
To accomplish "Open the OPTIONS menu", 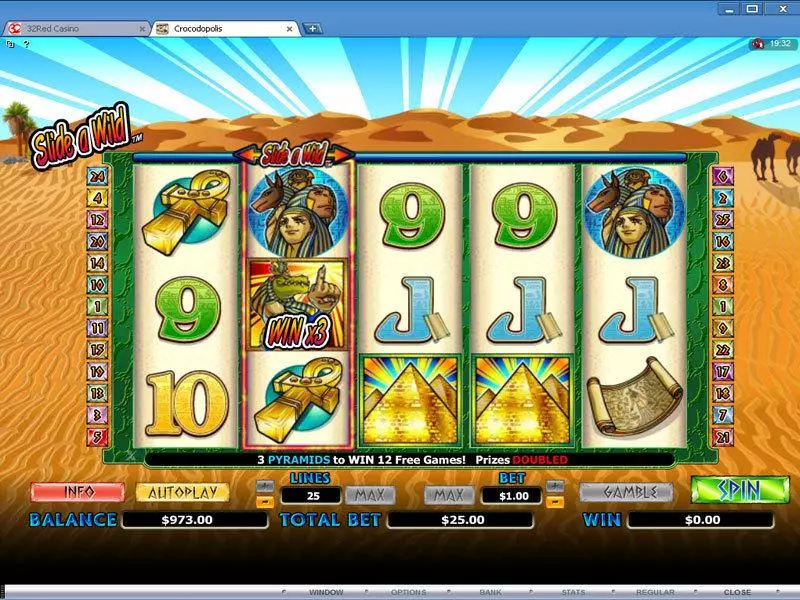I will point(407,592).
